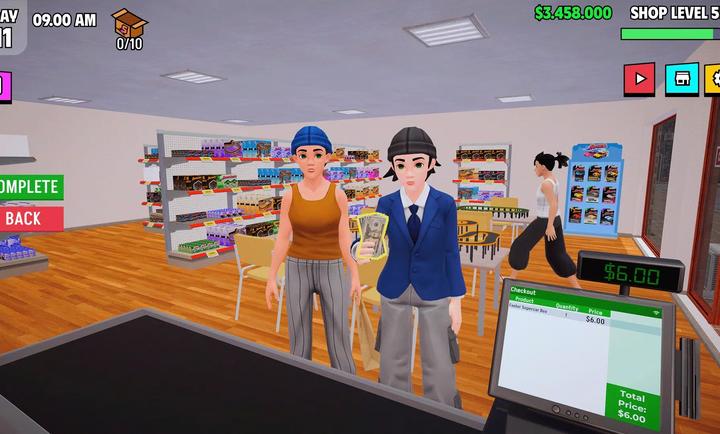The width and height of the screenshot is (720, 434).
Task: Open the cyan shop storefront icon
Action: pos(682,79)
